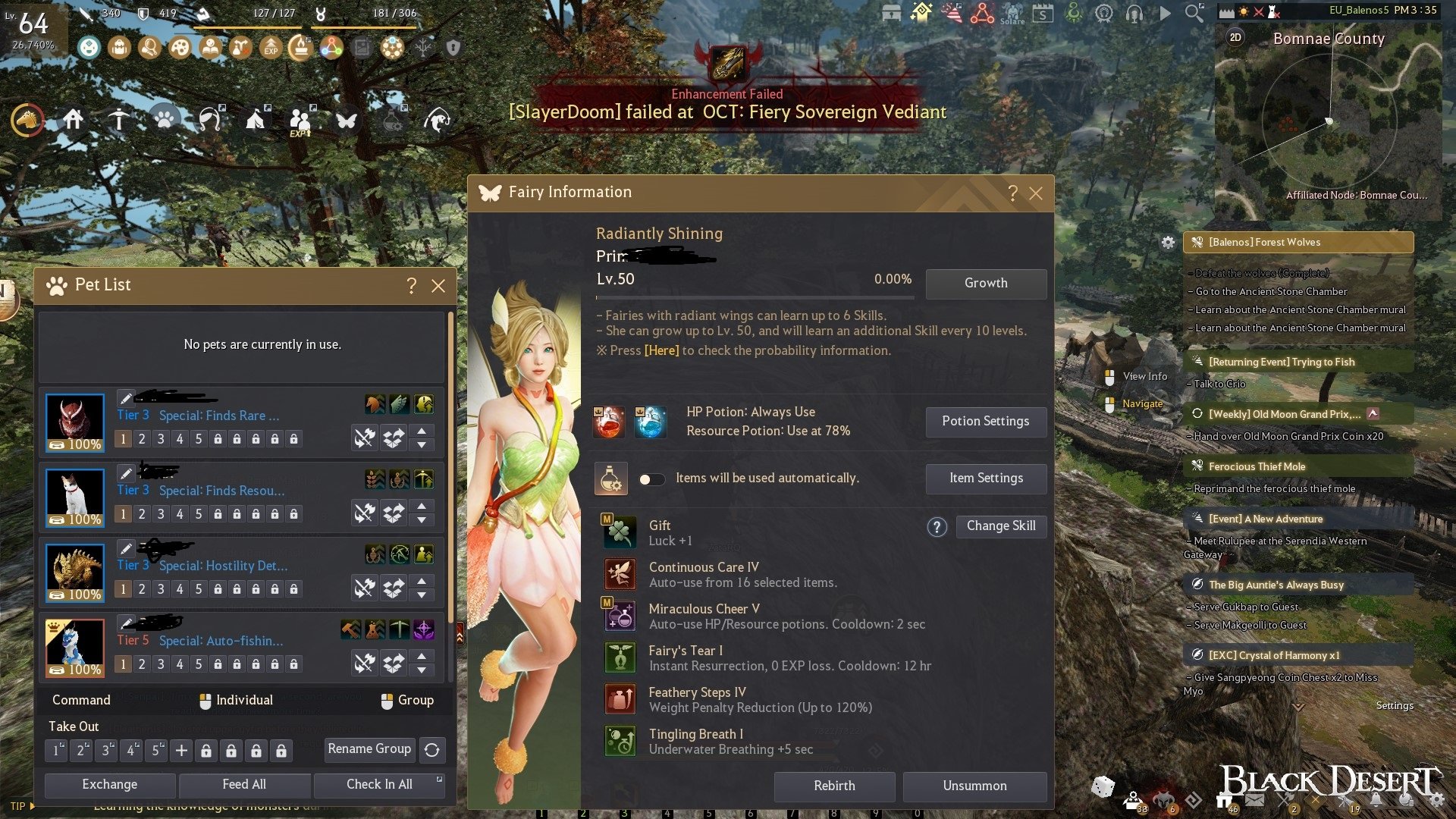This screenshot has height=819, width=1456.
Task: Toggle automatic item use switch
Action: tap(651, 479)
